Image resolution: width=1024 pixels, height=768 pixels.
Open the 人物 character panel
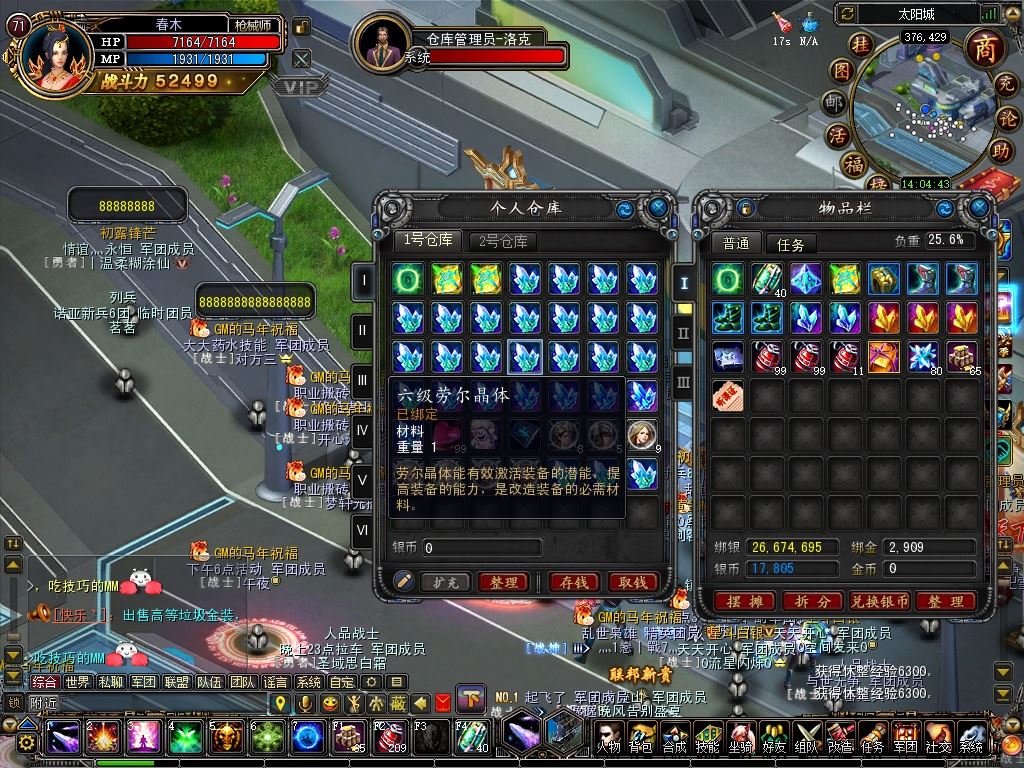(609, 737)
